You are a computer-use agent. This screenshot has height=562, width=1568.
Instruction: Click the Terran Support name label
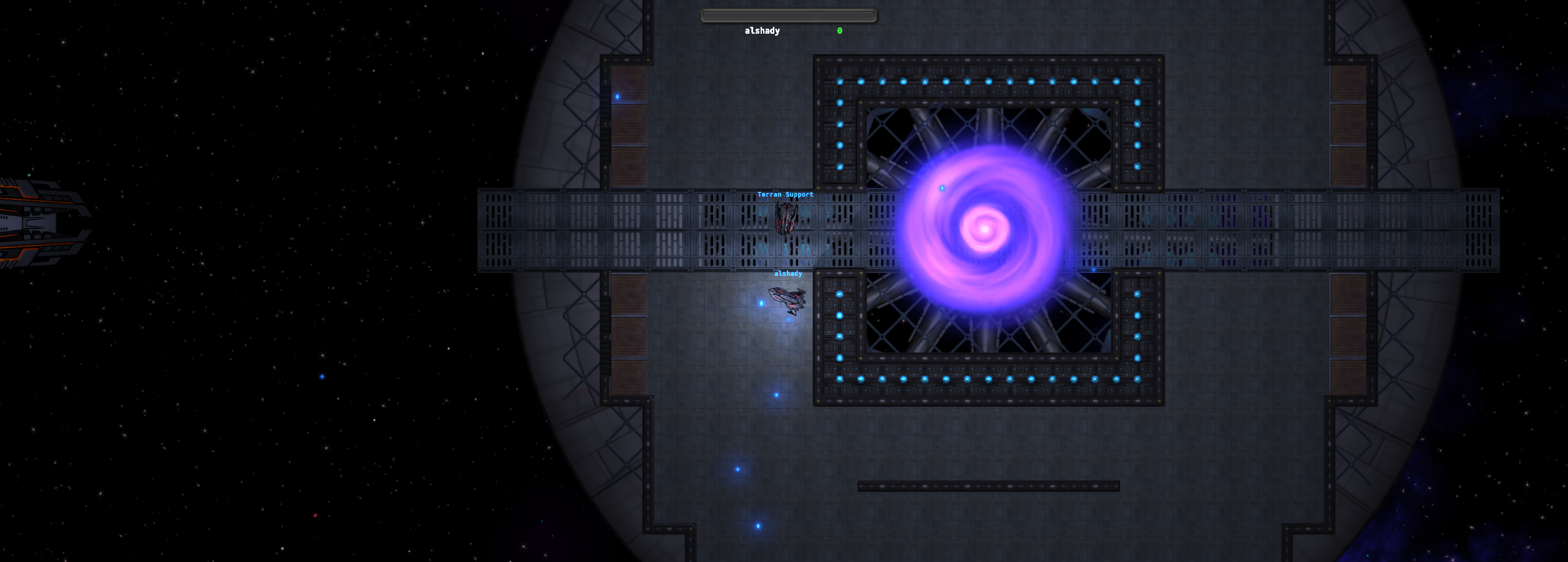click(x=785, y=194)
